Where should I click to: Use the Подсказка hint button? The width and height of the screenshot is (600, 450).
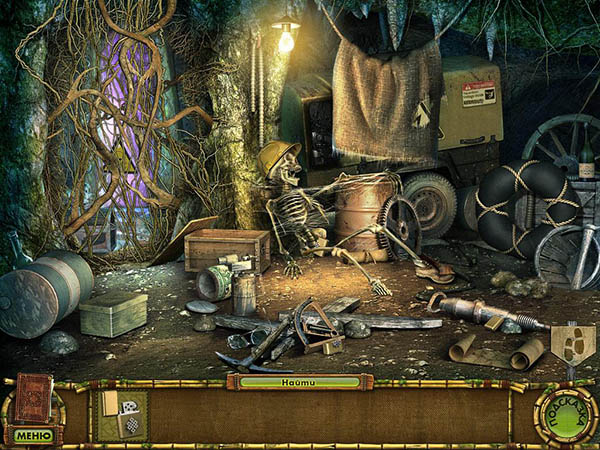coord(565,414)
